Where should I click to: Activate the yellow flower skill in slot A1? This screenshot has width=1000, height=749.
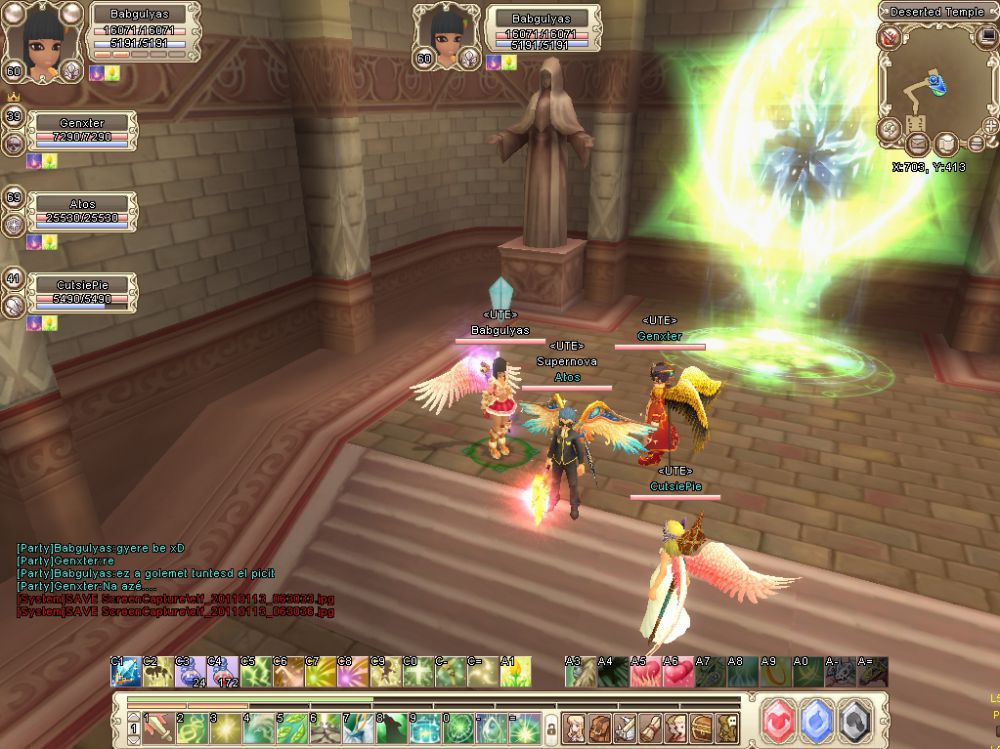pos(516,672)
